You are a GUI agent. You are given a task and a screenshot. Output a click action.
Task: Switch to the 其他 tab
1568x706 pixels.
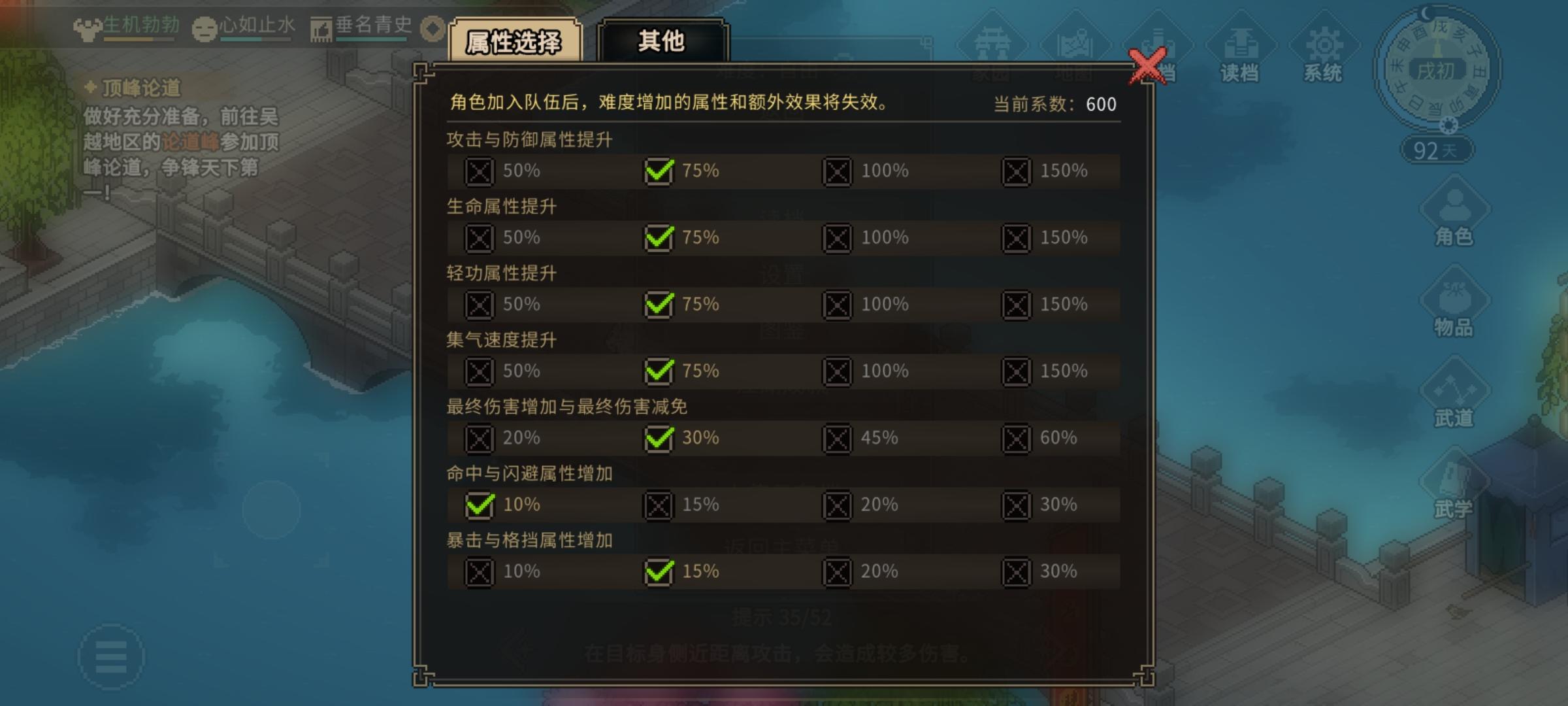click(x=662, y=41)
